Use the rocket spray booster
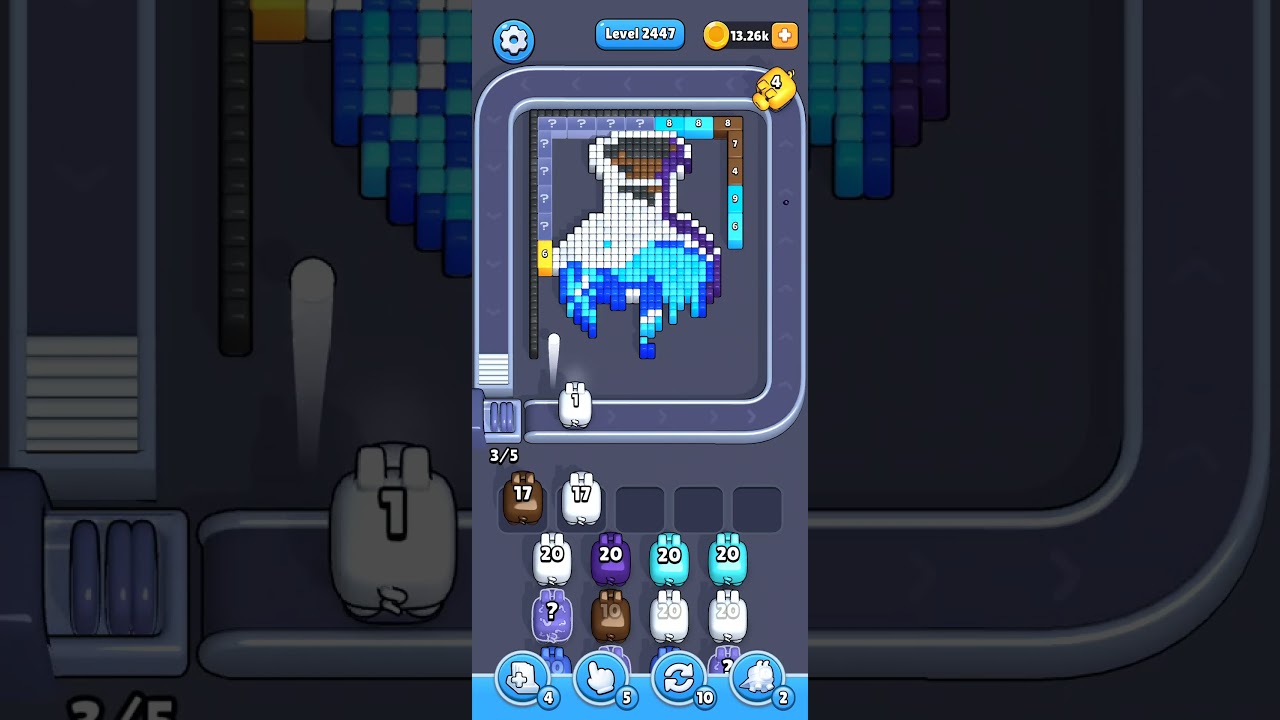 [758, 678]
